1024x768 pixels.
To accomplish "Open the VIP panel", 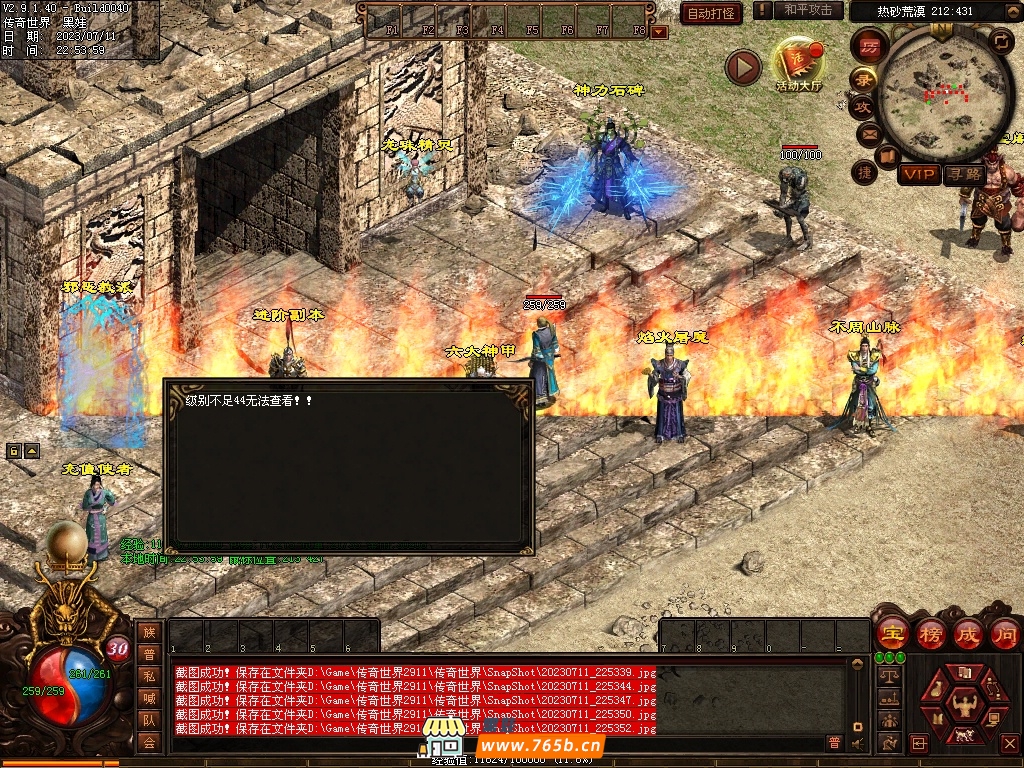I will pyautogui.click(x=918, y=175).
